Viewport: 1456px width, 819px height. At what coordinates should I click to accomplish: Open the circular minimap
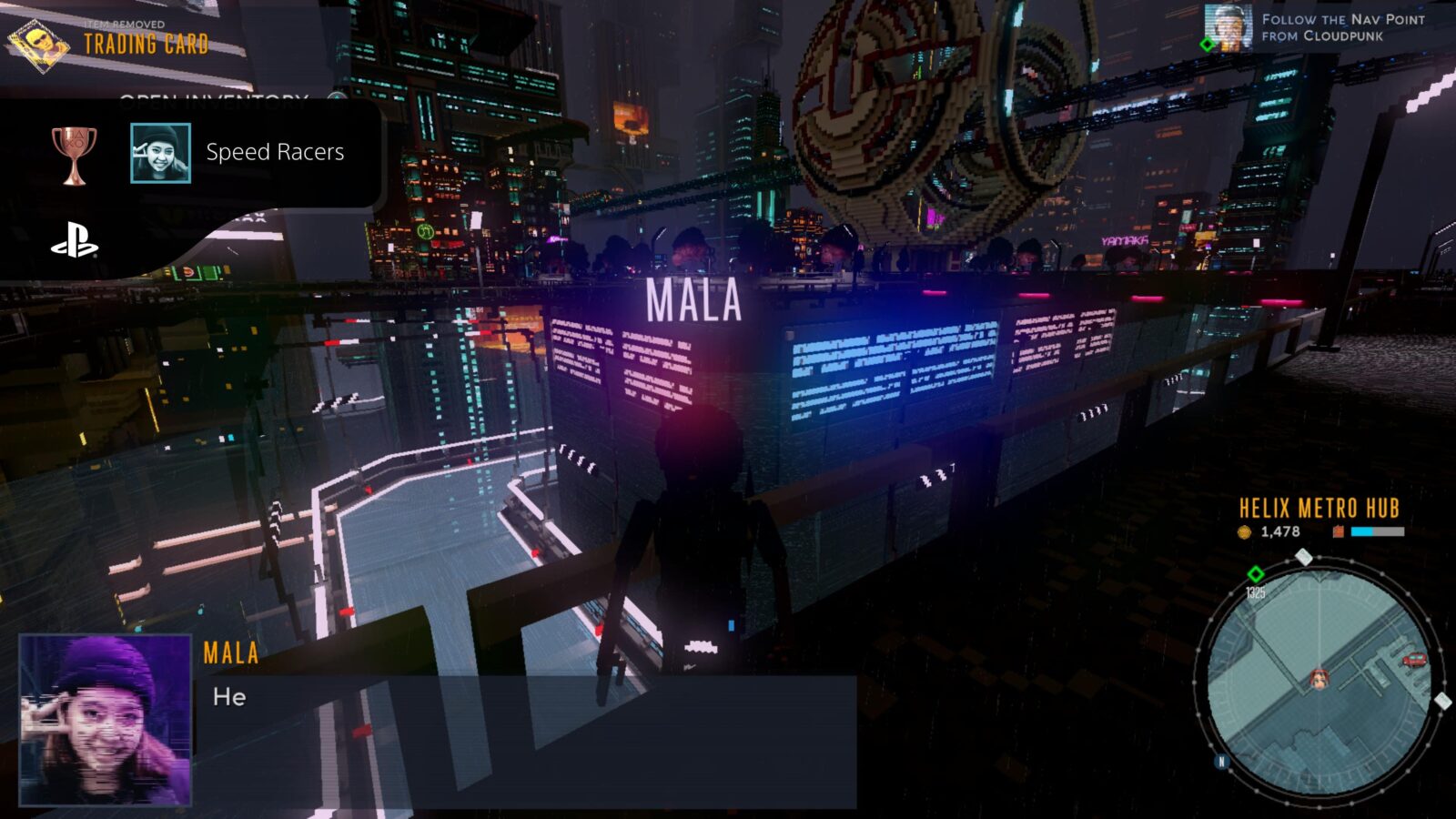pyautogui.click(x=1318, y=677)
